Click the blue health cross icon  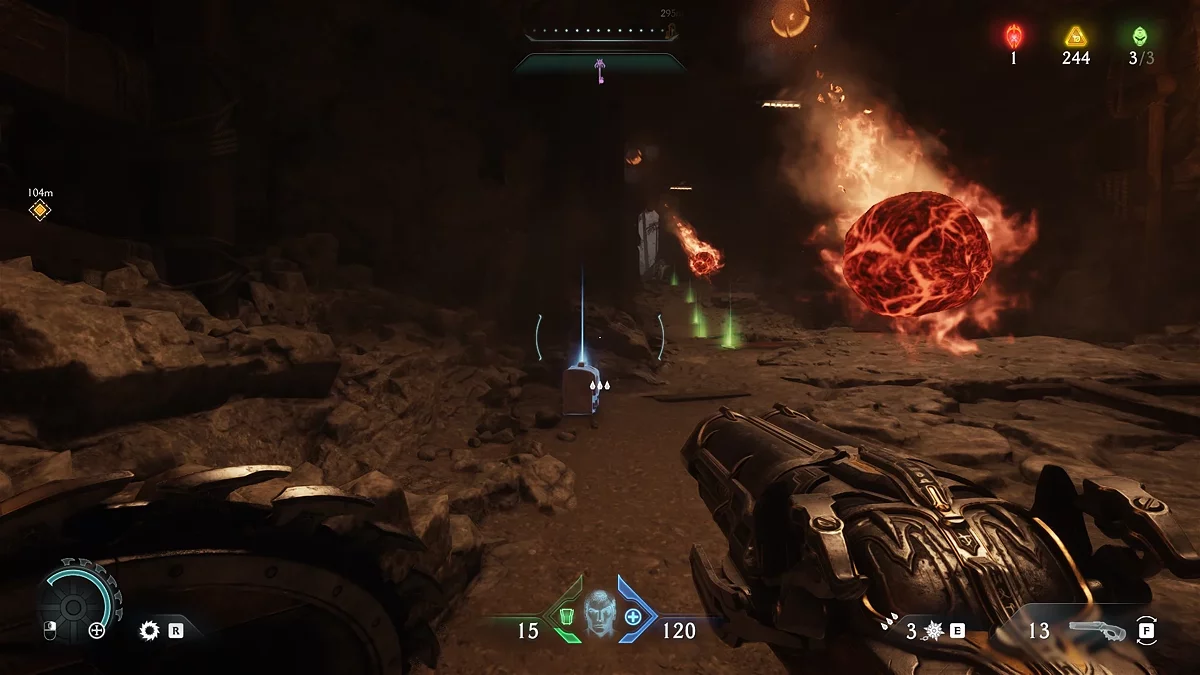tap(633, 616)
